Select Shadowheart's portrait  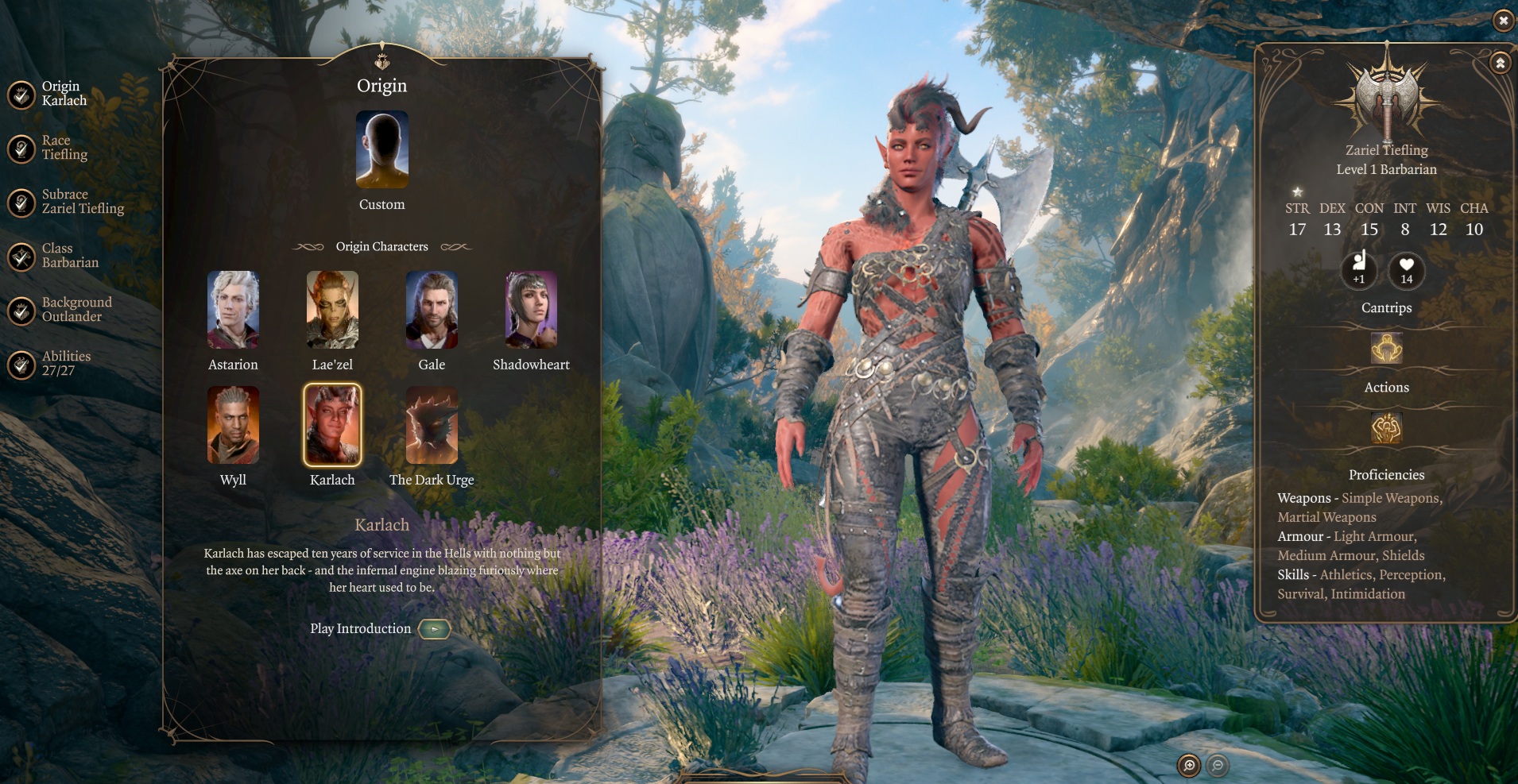pyautogui.click(x=531, y=310)
